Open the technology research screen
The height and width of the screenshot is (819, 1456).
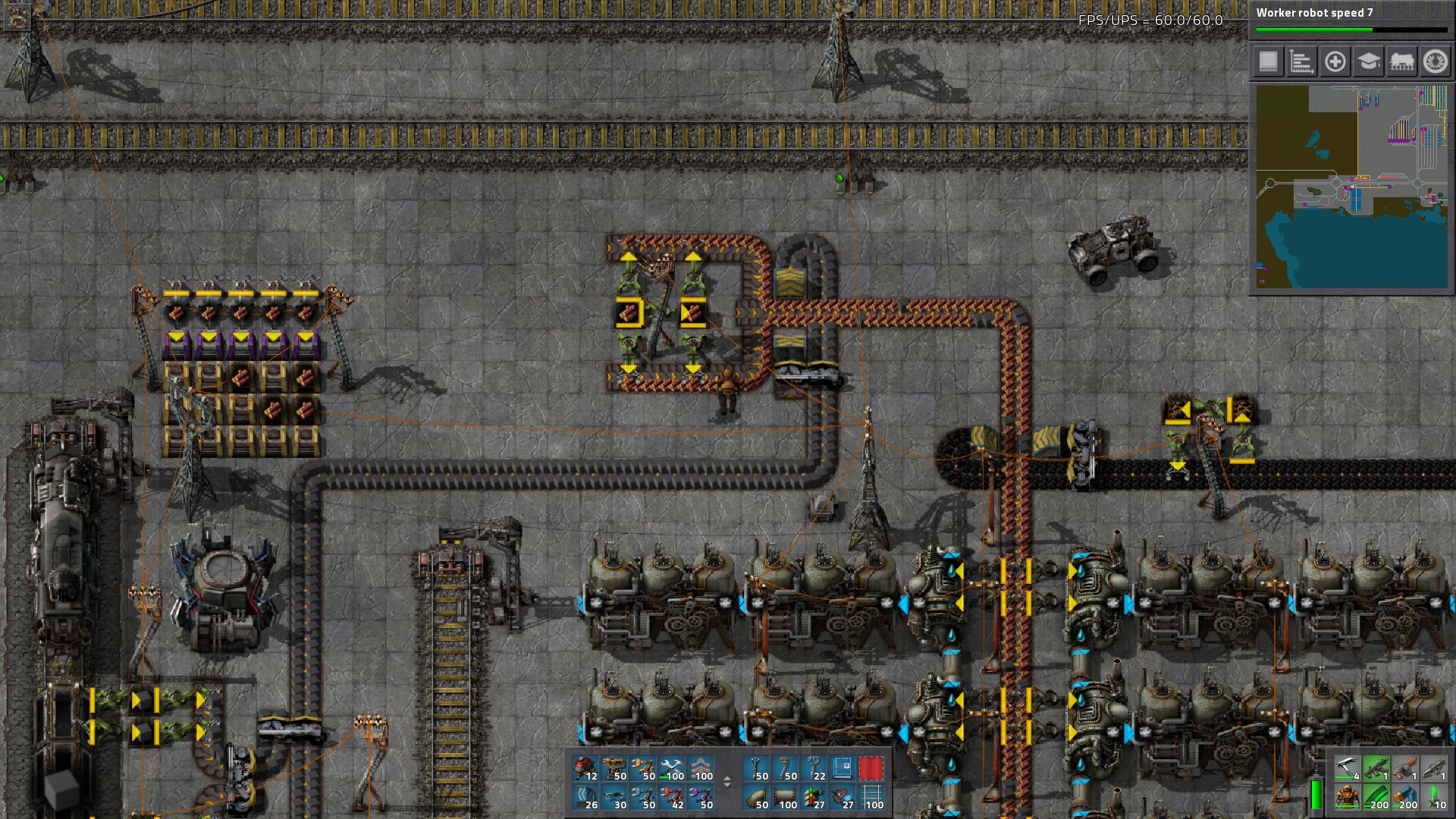1369,61
